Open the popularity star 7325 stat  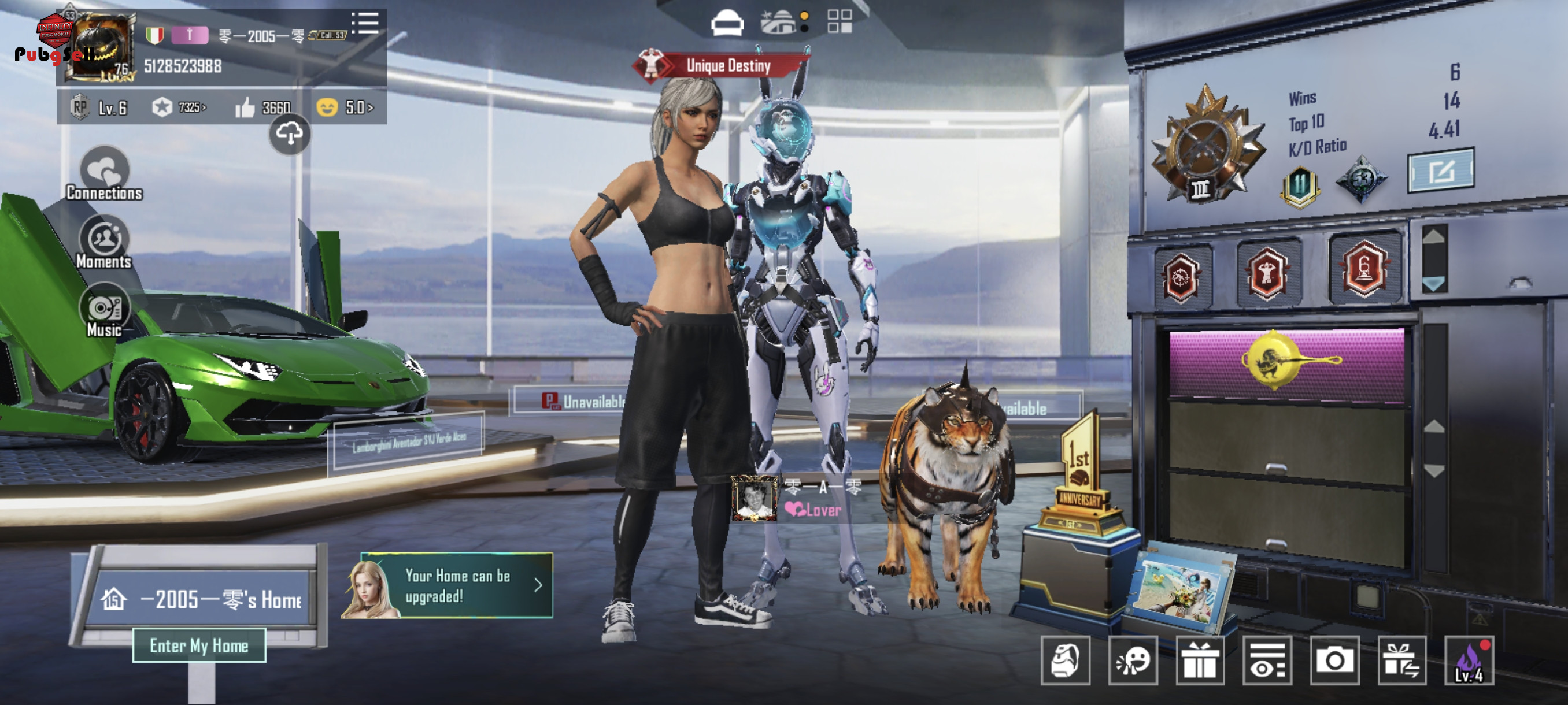[x=180, y=107]
